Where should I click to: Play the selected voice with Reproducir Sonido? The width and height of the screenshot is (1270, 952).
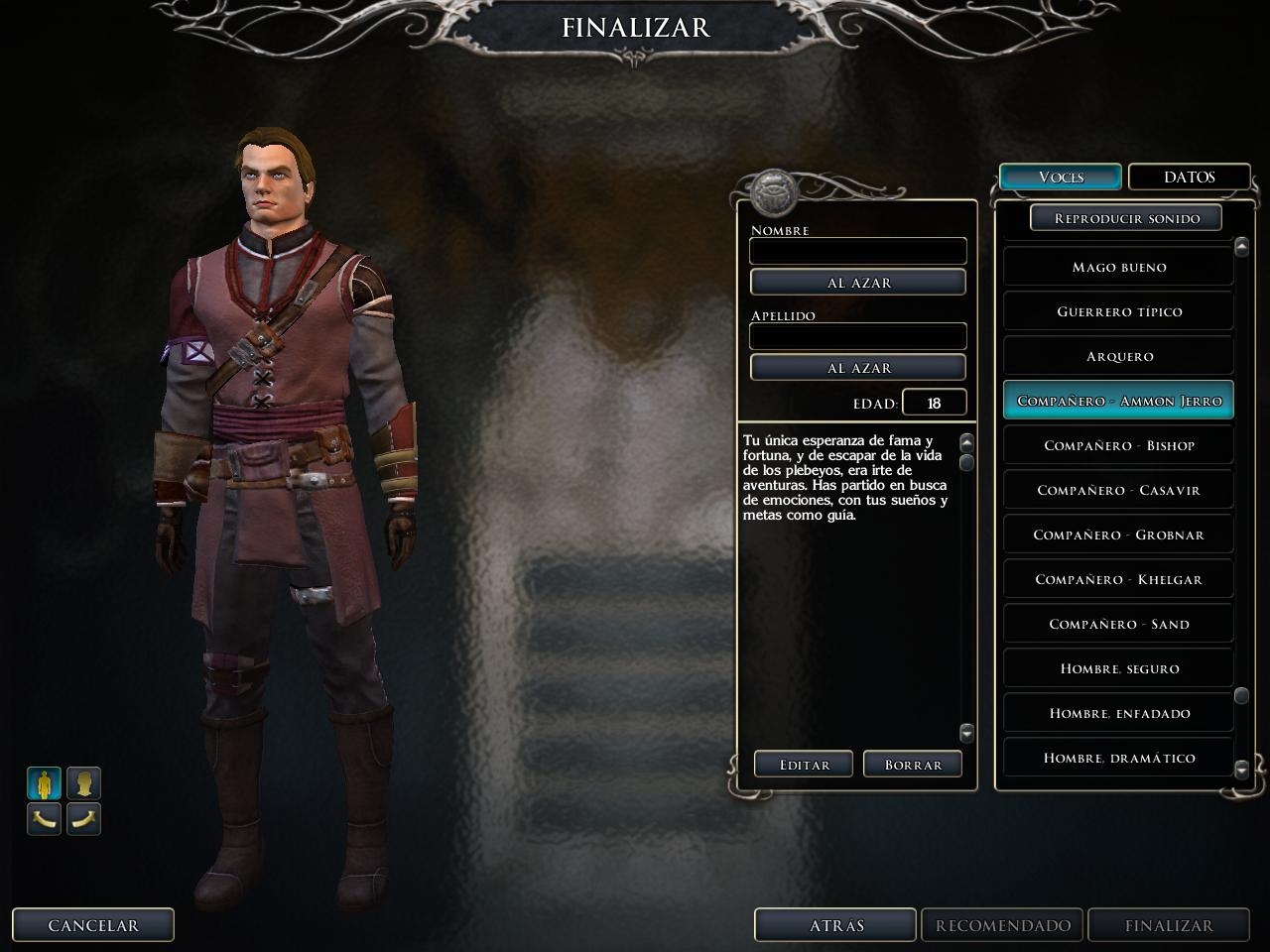point(1126,218)
